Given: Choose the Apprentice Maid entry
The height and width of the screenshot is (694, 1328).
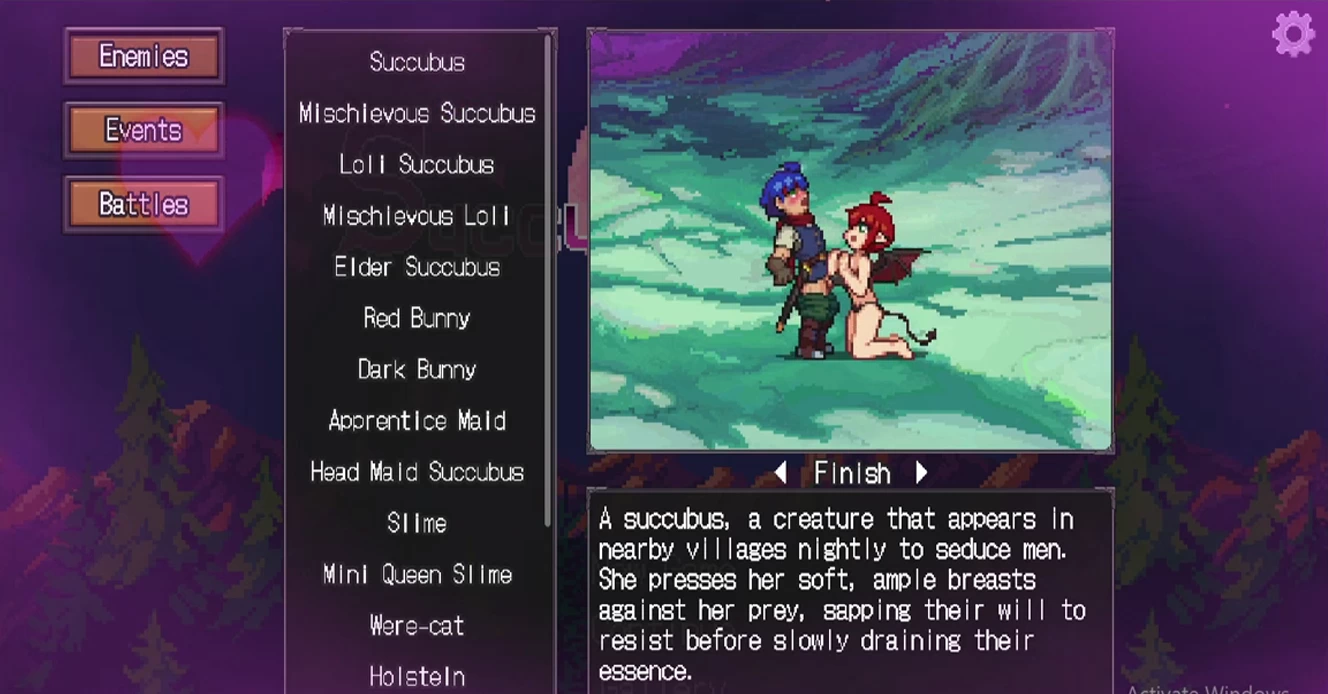Looking at the screenshot, I should pyautogui.click(x=417, y=421).
